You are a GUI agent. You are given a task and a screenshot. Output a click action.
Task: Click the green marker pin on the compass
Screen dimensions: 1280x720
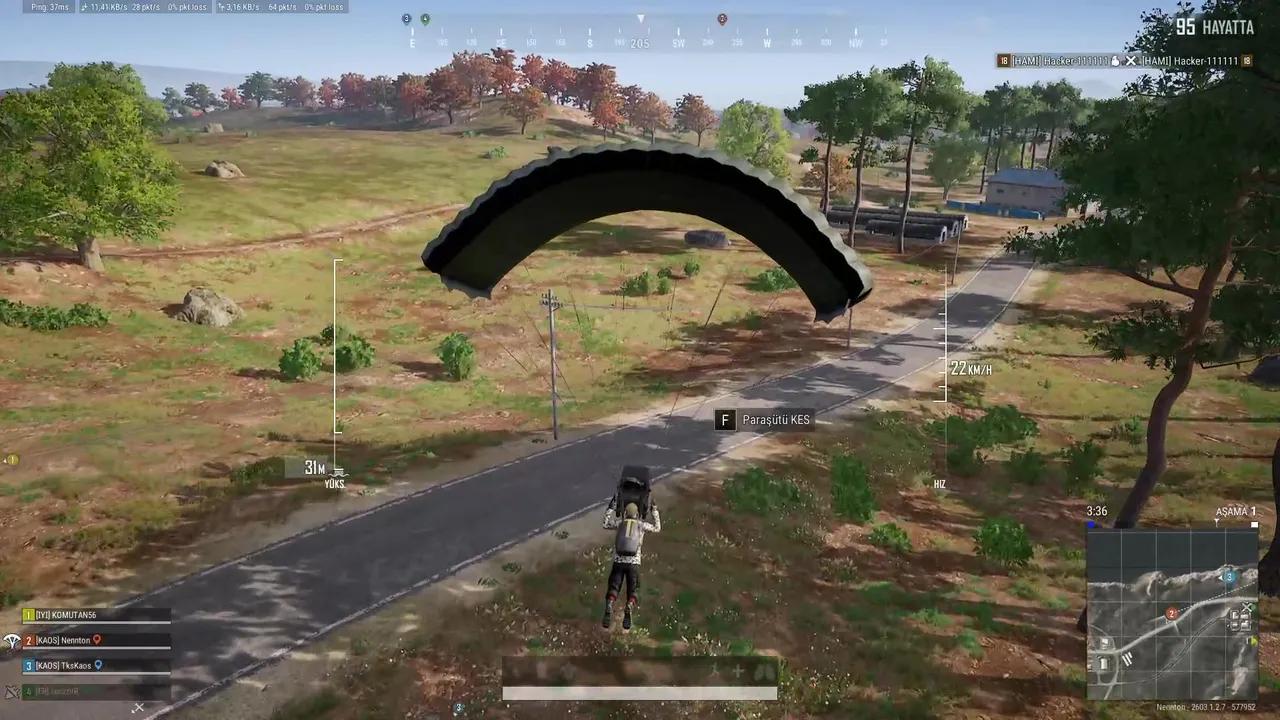(424, 18)
